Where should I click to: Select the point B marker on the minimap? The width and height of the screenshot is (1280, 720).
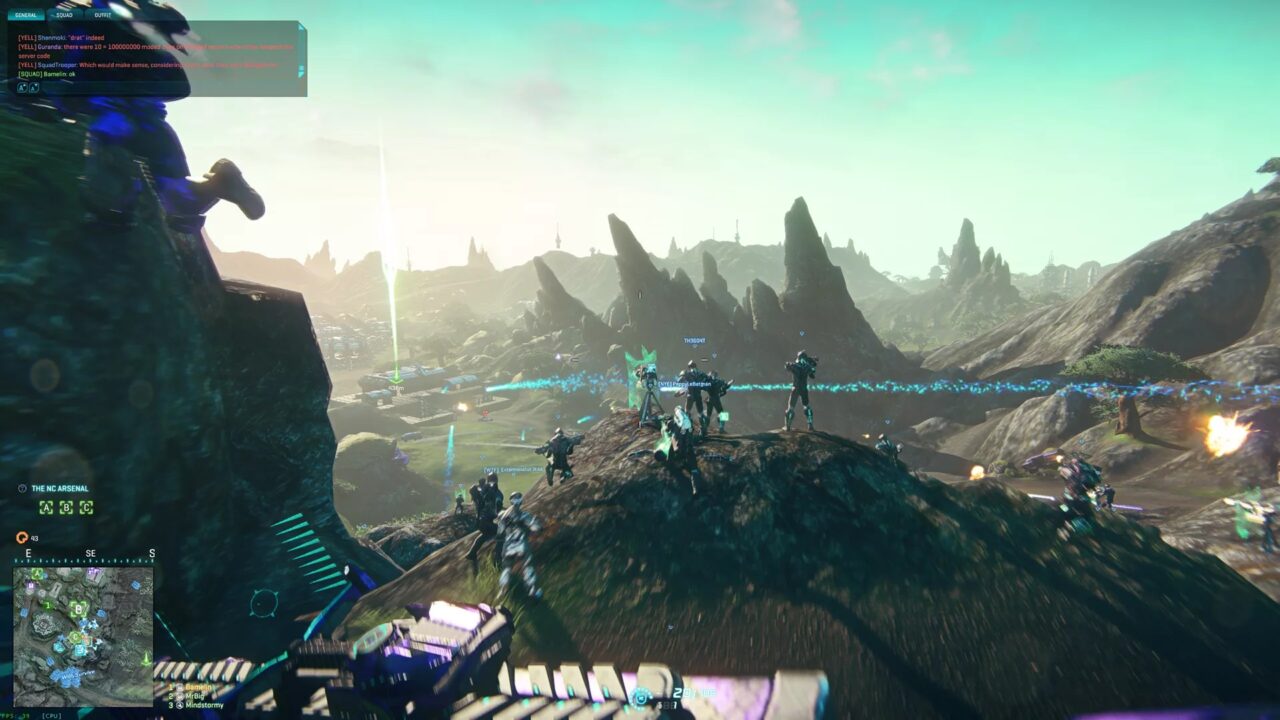(78, 608)
